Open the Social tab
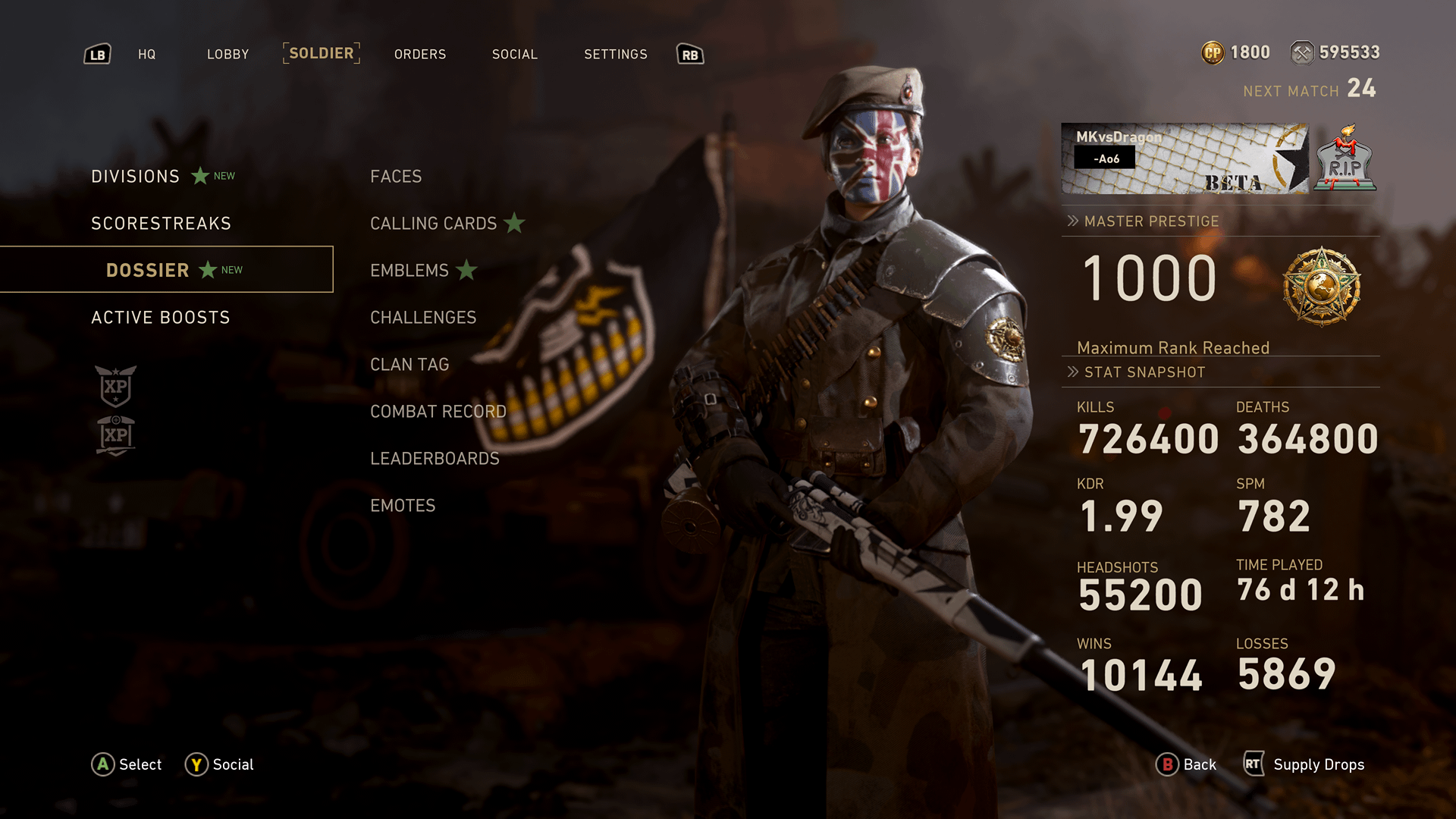Viewport: 1456px width, 819px height. [515, 55]
